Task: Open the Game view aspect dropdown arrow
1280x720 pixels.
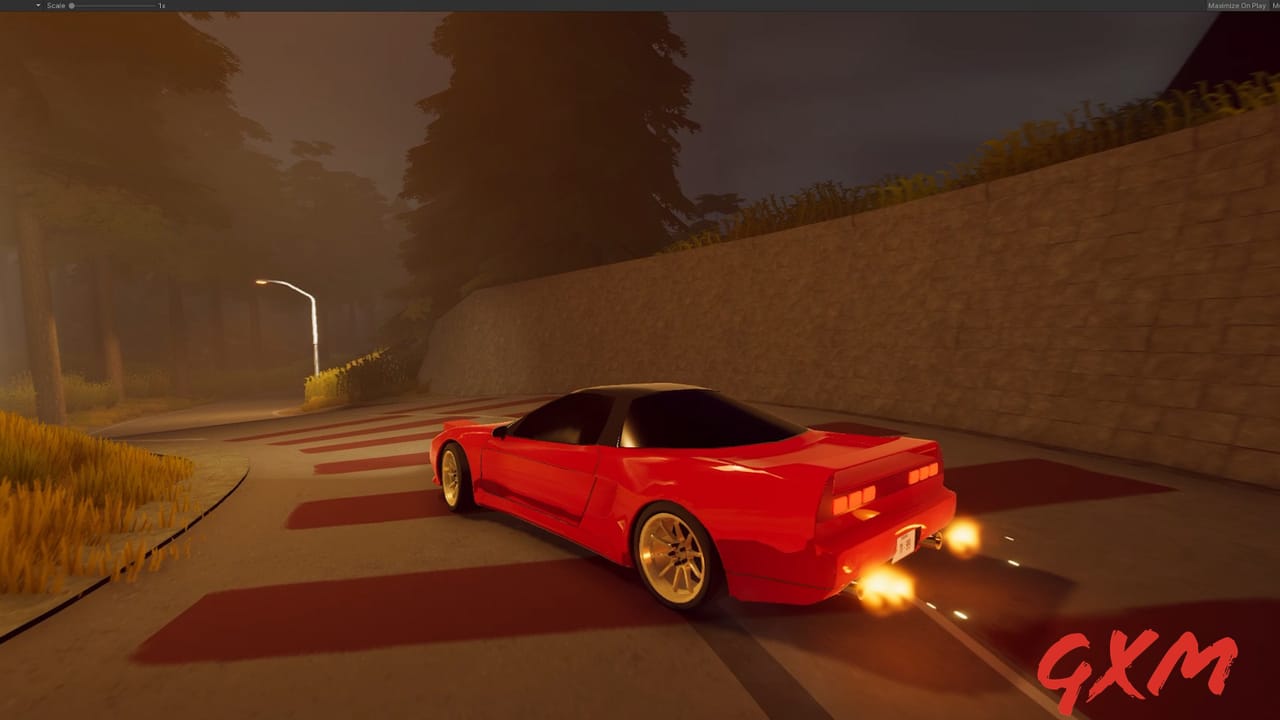Action: point(37,5)
